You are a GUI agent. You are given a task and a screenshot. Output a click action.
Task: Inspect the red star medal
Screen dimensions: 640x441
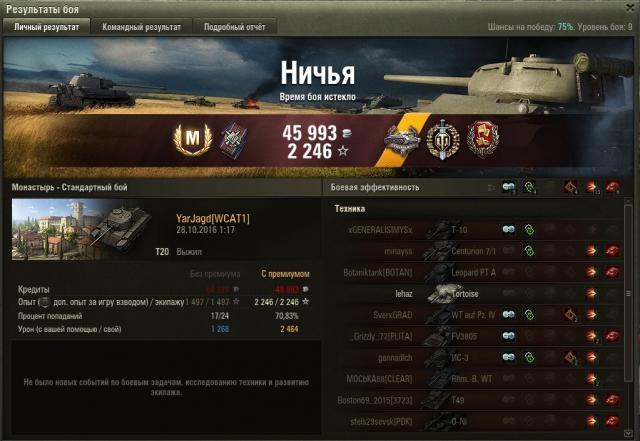pyautogui.click(x=481, y=137)
